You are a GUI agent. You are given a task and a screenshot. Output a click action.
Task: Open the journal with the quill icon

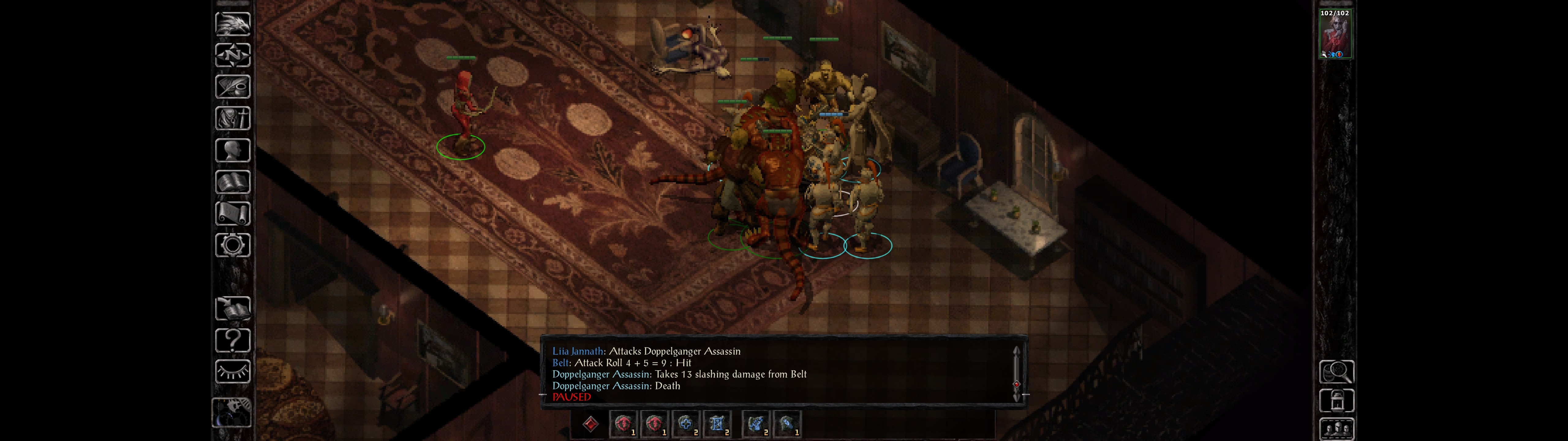[x=232, y=86]
